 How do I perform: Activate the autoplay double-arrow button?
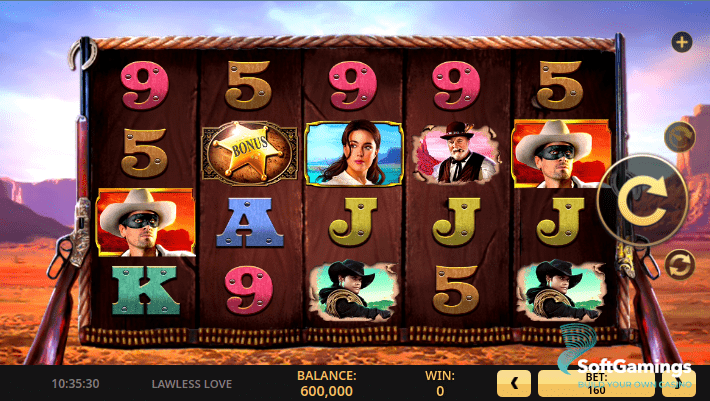(x=679, y=264)
